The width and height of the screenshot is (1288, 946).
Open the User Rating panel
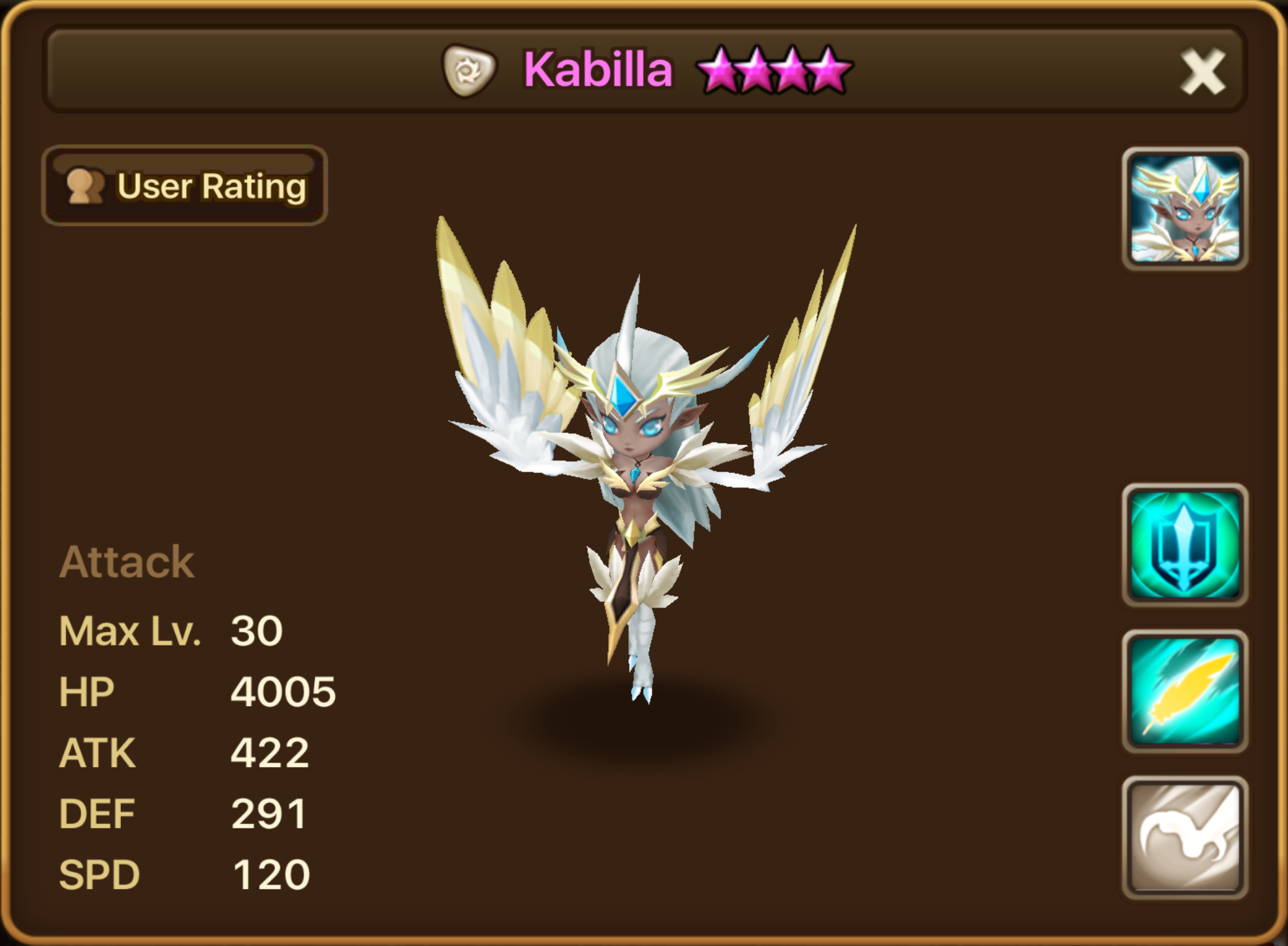[x=185, y=186]
